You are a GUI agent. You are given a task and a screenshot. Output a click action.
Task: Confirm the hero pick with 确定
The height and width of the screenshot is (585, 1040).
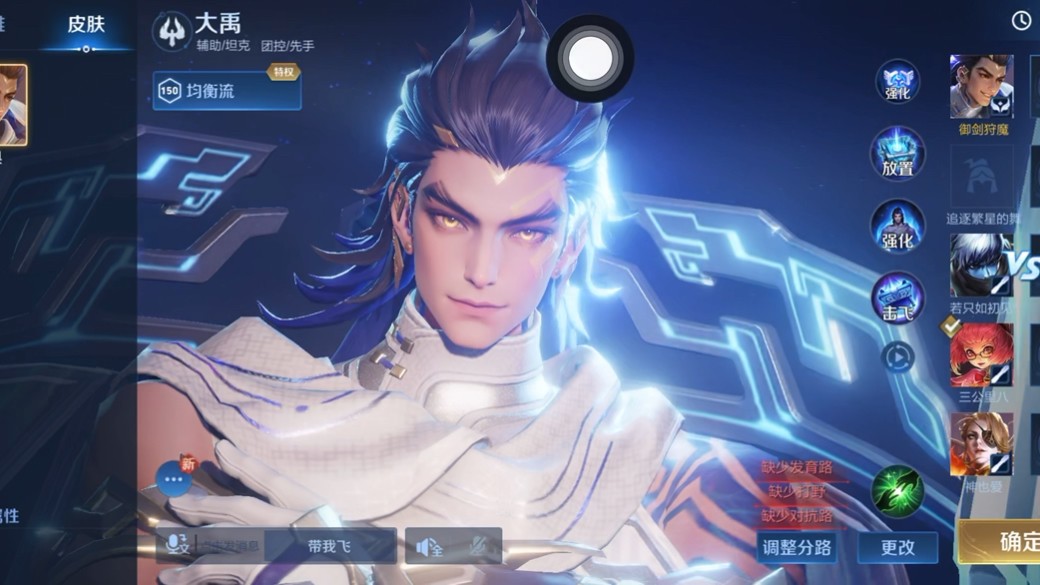point(1005,542)
